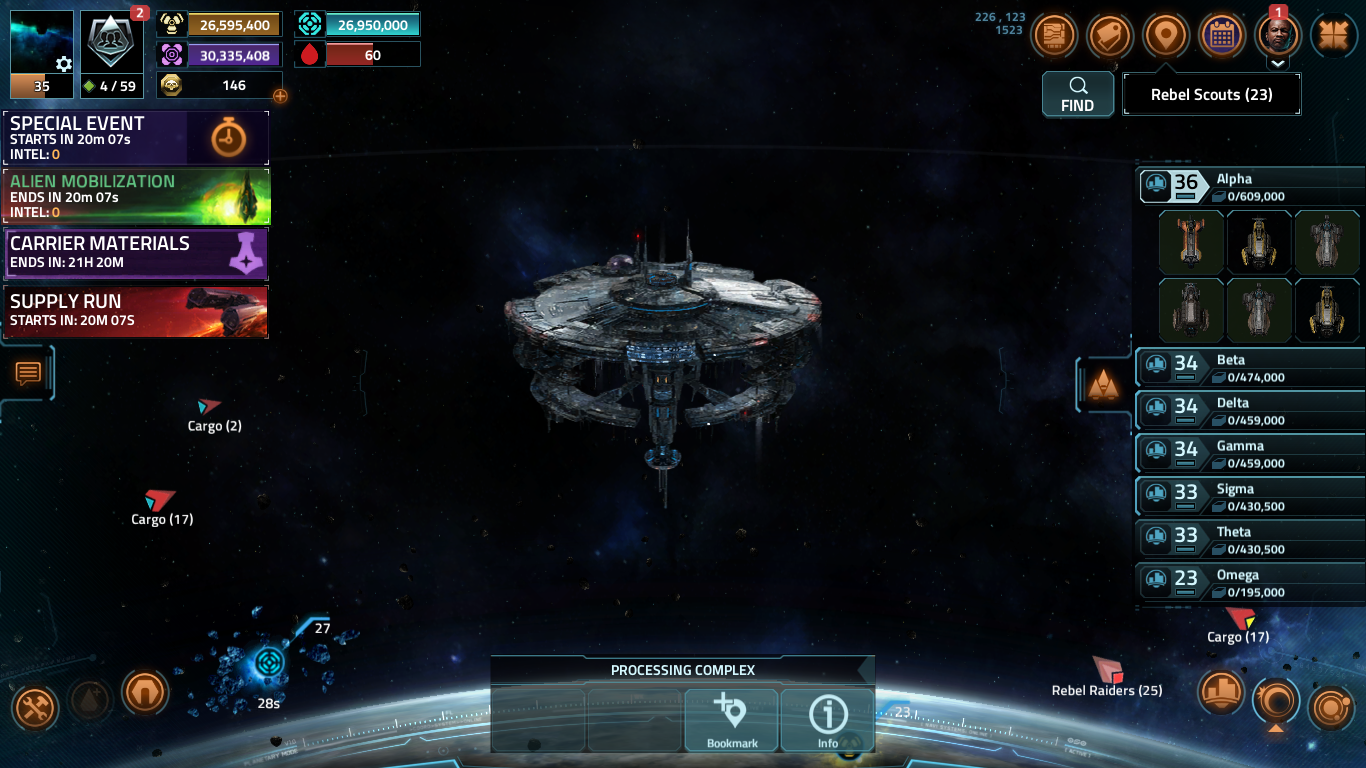This screenshot has width=1366, height=768.
Task: Open the player portrait menu
Action: click(1277, 36)
